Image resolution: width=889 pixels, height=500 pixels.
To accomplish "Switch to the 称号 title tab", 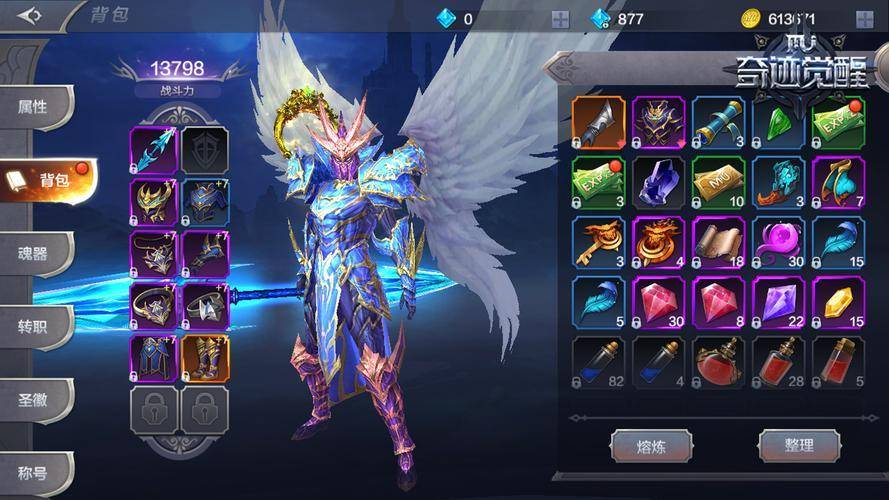I will point(33,469).
